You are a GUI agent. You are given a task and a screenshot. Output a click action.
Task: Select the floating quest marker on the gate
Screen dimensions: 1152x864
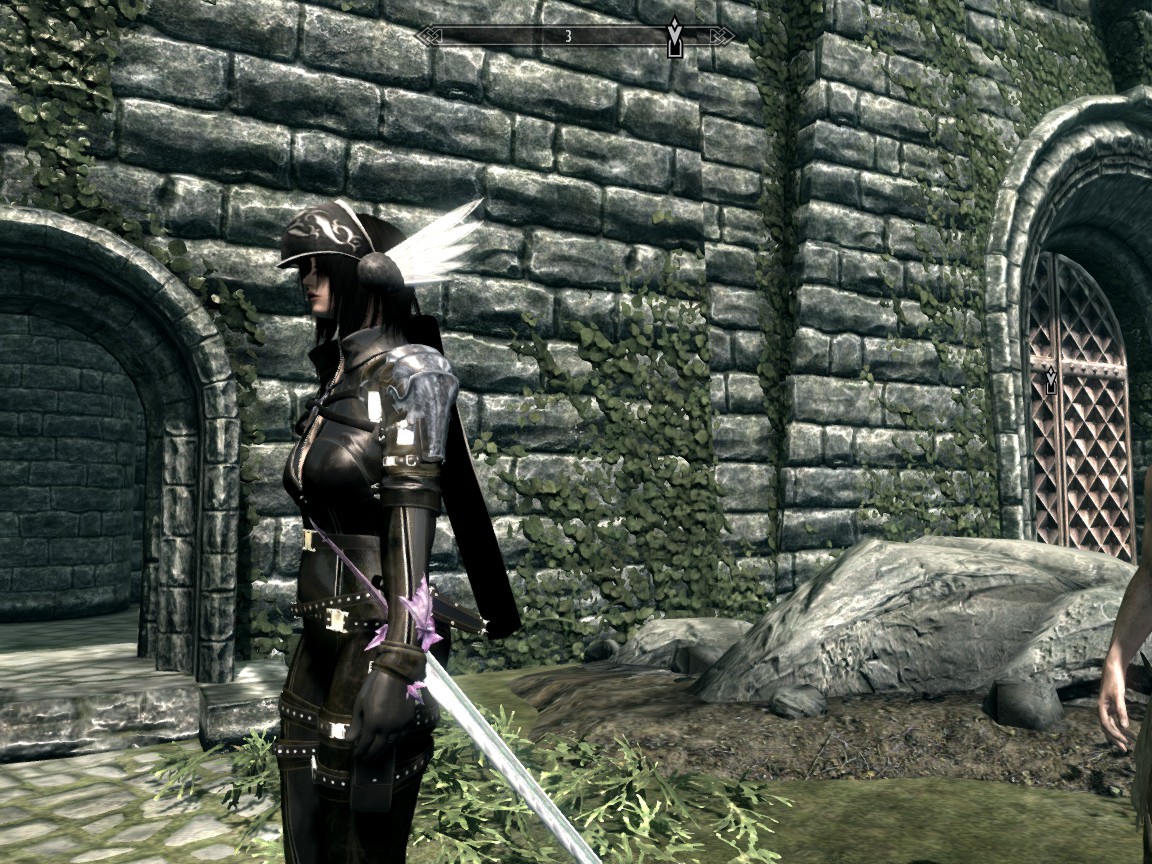[1051, 380]
